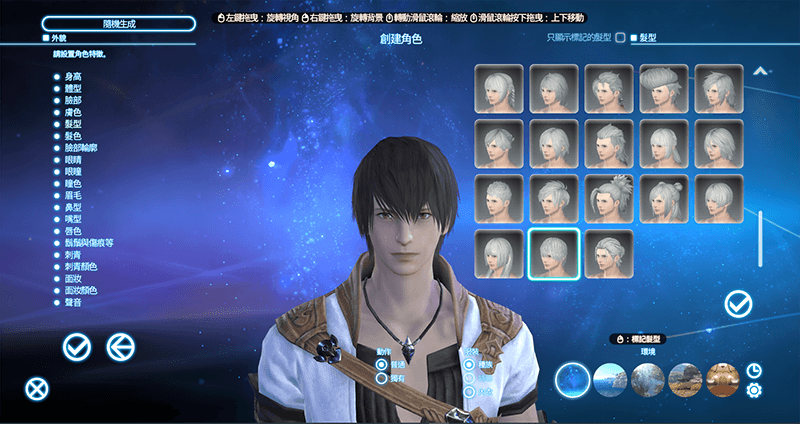Click the X cancel button at bottom left

tap(37, 389)
